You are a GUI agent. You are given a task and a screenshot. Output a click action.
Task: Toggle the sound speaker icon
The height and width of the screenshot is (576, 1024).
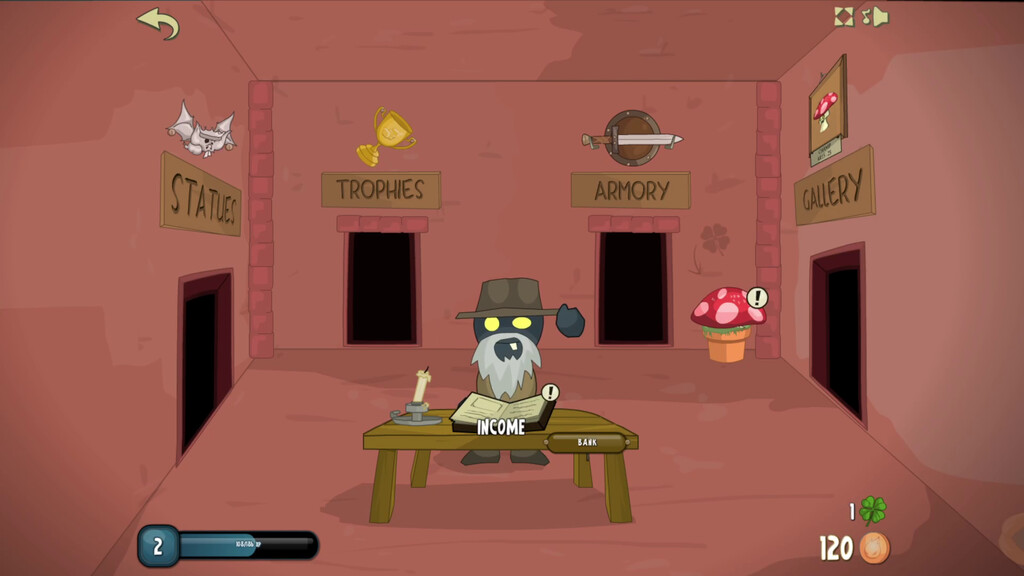(880, 17)
